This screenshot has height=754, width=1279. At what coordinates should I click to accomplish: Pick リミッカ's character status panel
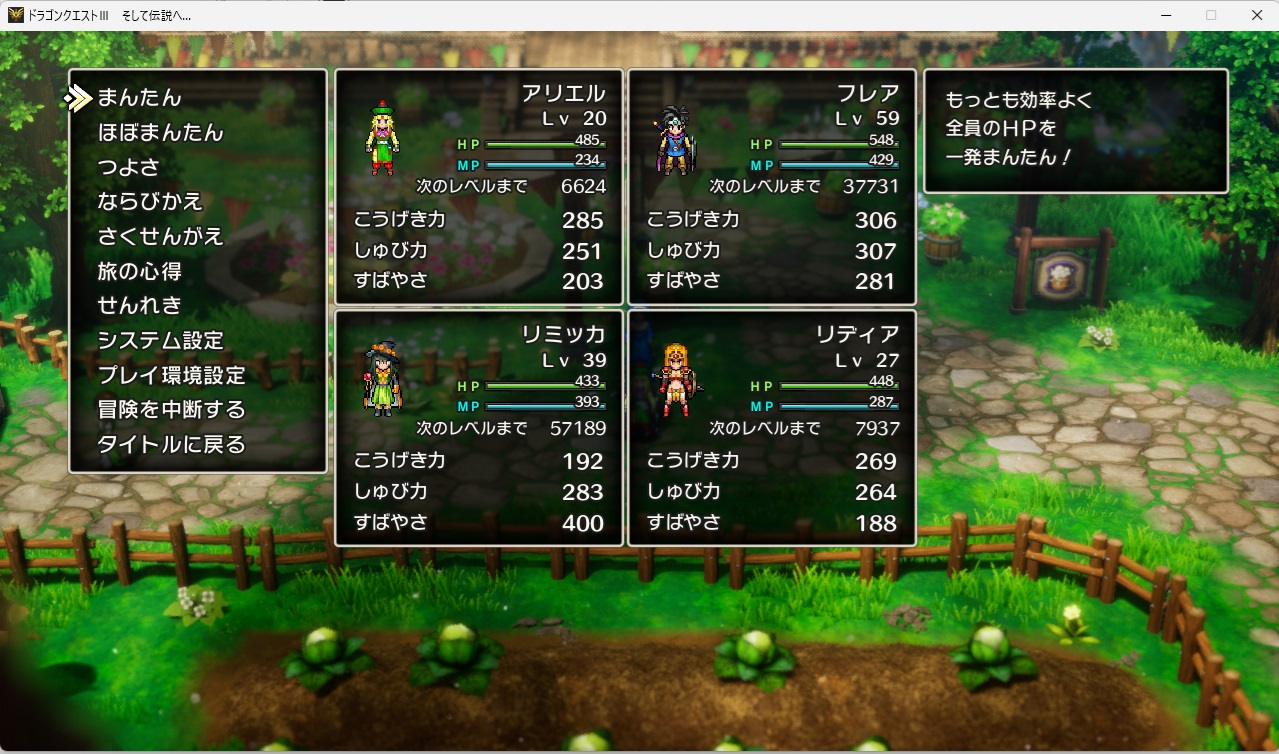click(x=478, y=428)
